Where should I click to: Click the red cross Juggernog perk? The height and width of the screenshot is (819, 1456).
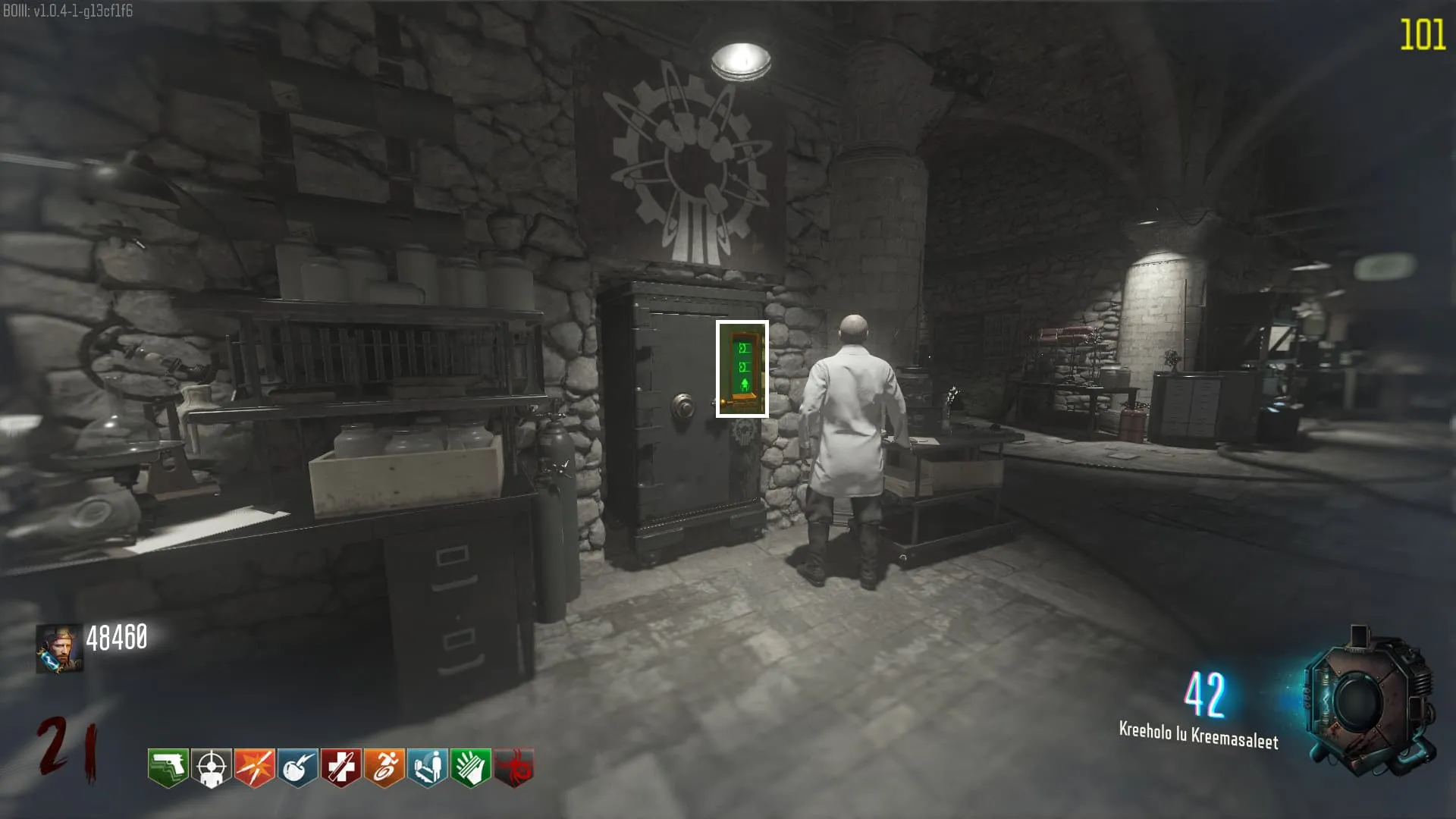340,768
